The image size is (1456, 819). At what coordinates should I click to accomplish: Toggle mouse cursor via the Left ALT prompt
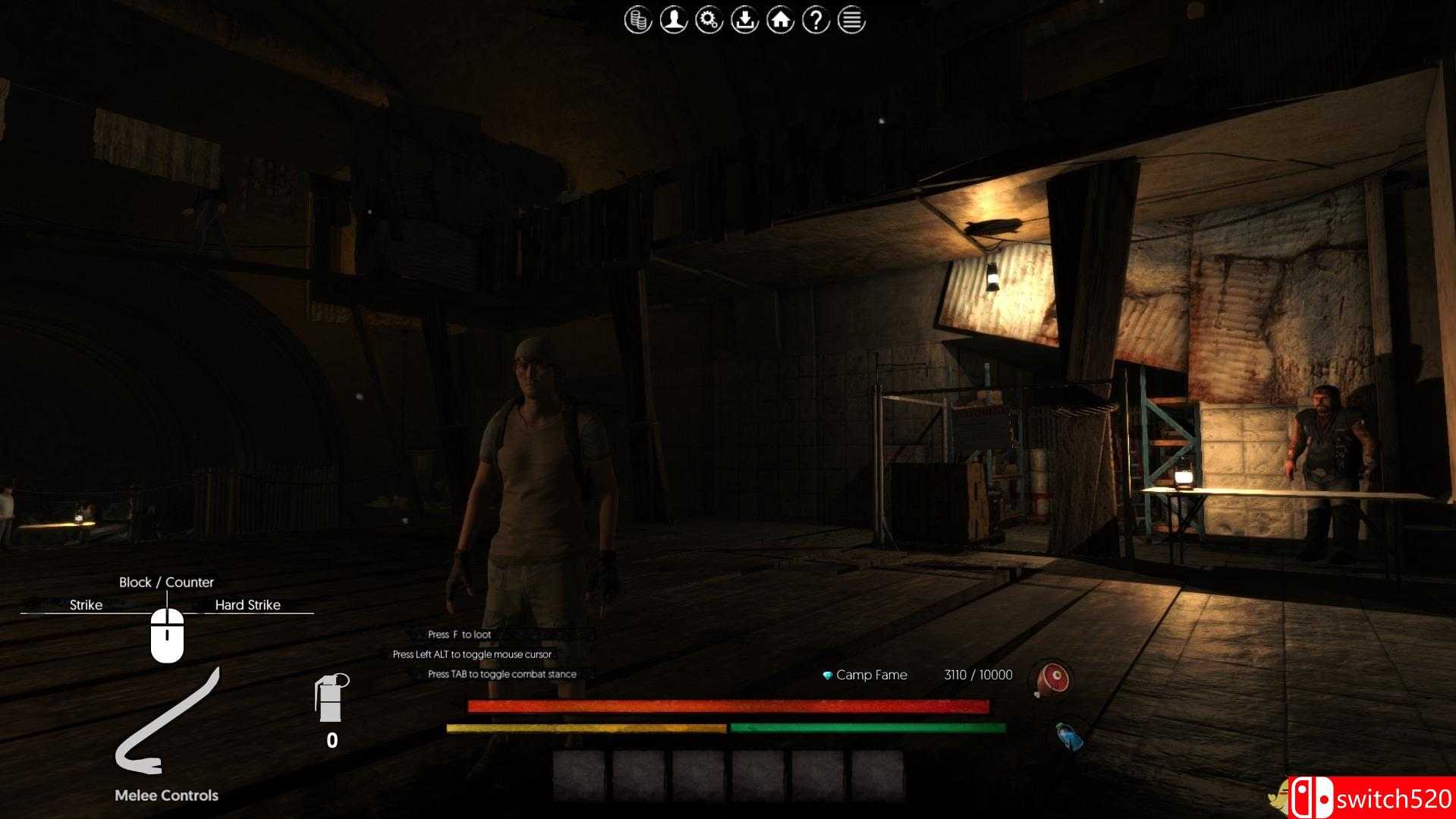coord(472,654)
